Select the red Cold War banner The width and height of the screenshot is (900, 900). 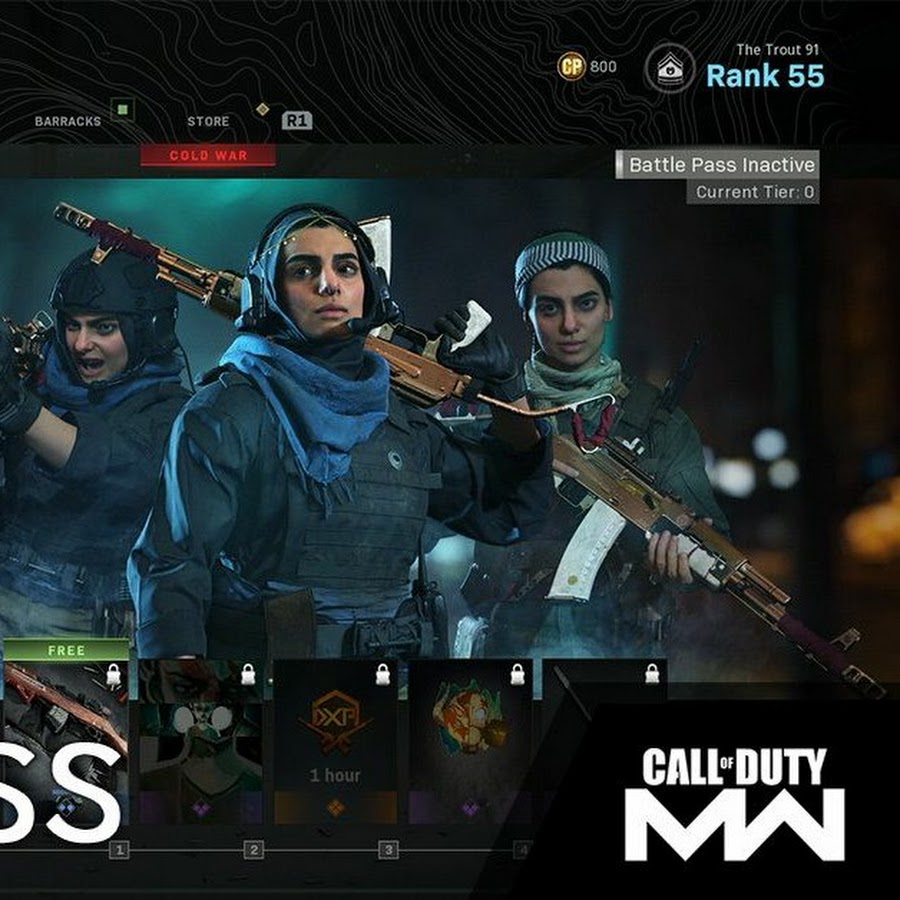click(x=208, y=155)
